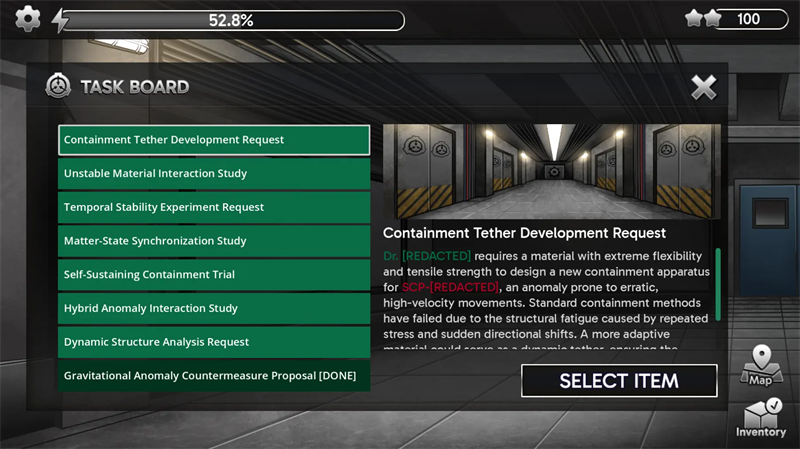Choose Temporal Stability Experiment Request

[x=213, y=207]
